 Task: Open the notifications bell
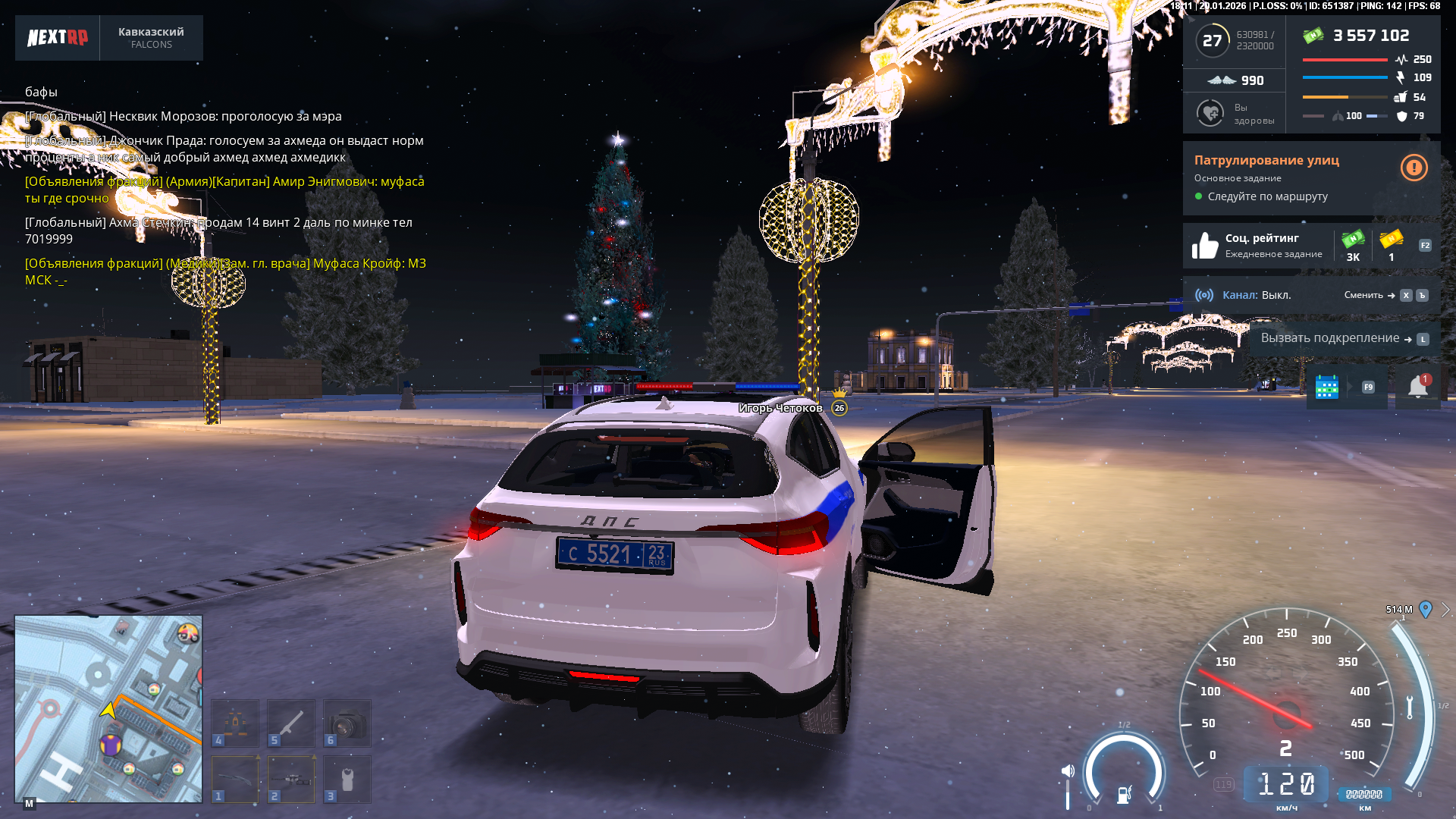pyautogui.click(x=1417, y=387)
